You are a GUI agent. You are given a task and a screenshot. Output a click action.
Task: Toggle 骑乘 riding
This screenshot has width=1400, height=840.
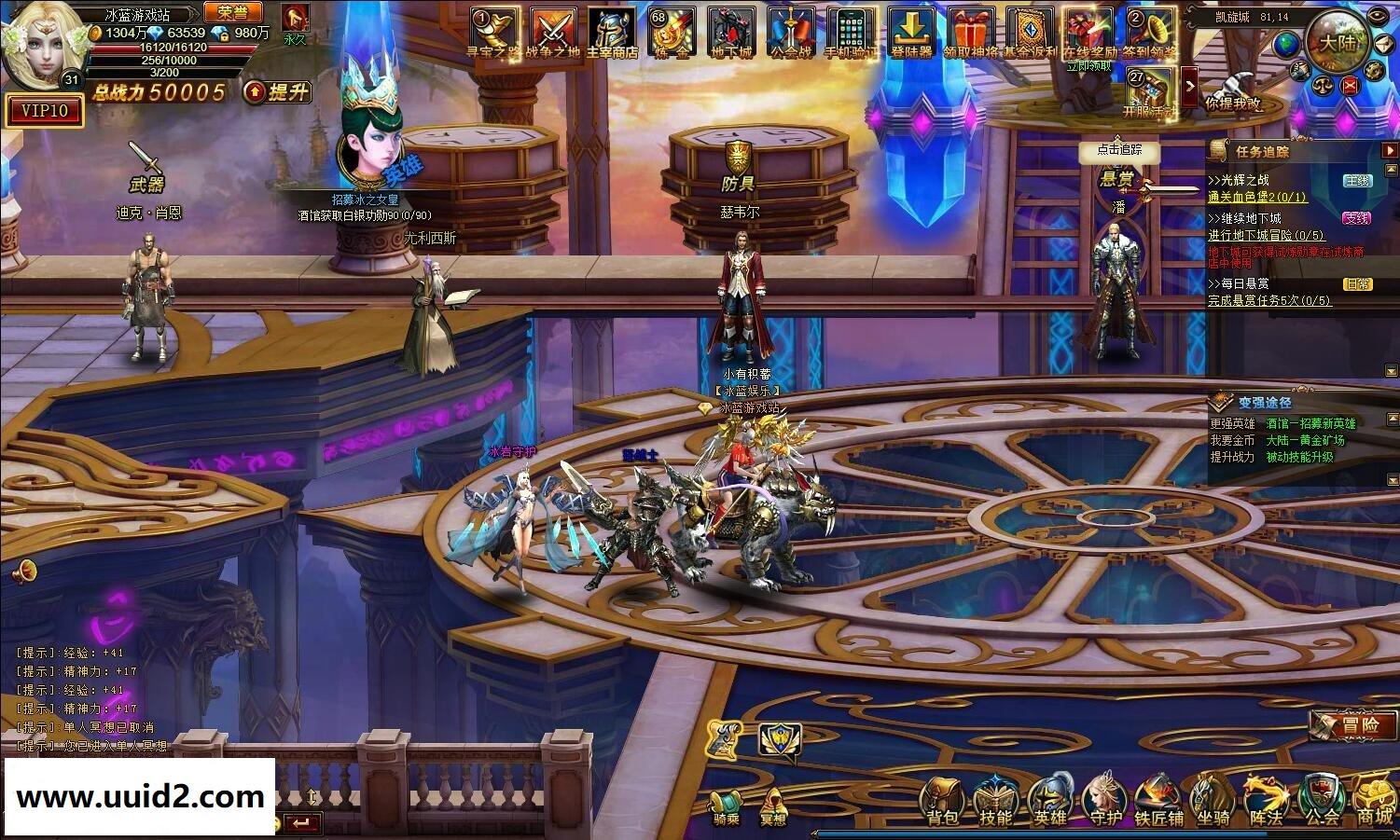(x=726, y=807)
